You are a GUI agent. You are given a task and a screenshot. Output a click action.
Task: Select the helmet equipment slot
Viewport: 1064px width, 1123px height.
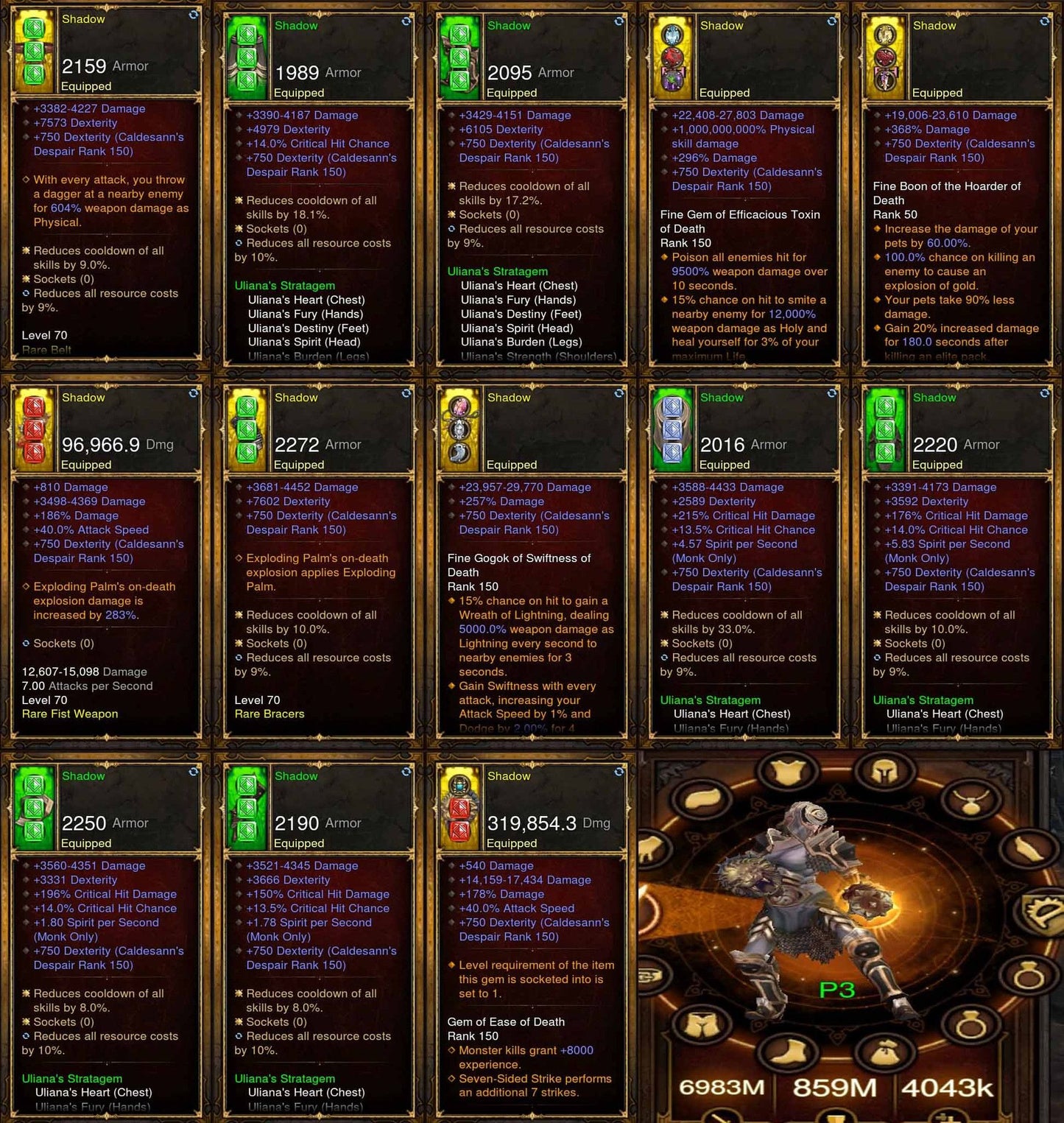tap(886, 772)
